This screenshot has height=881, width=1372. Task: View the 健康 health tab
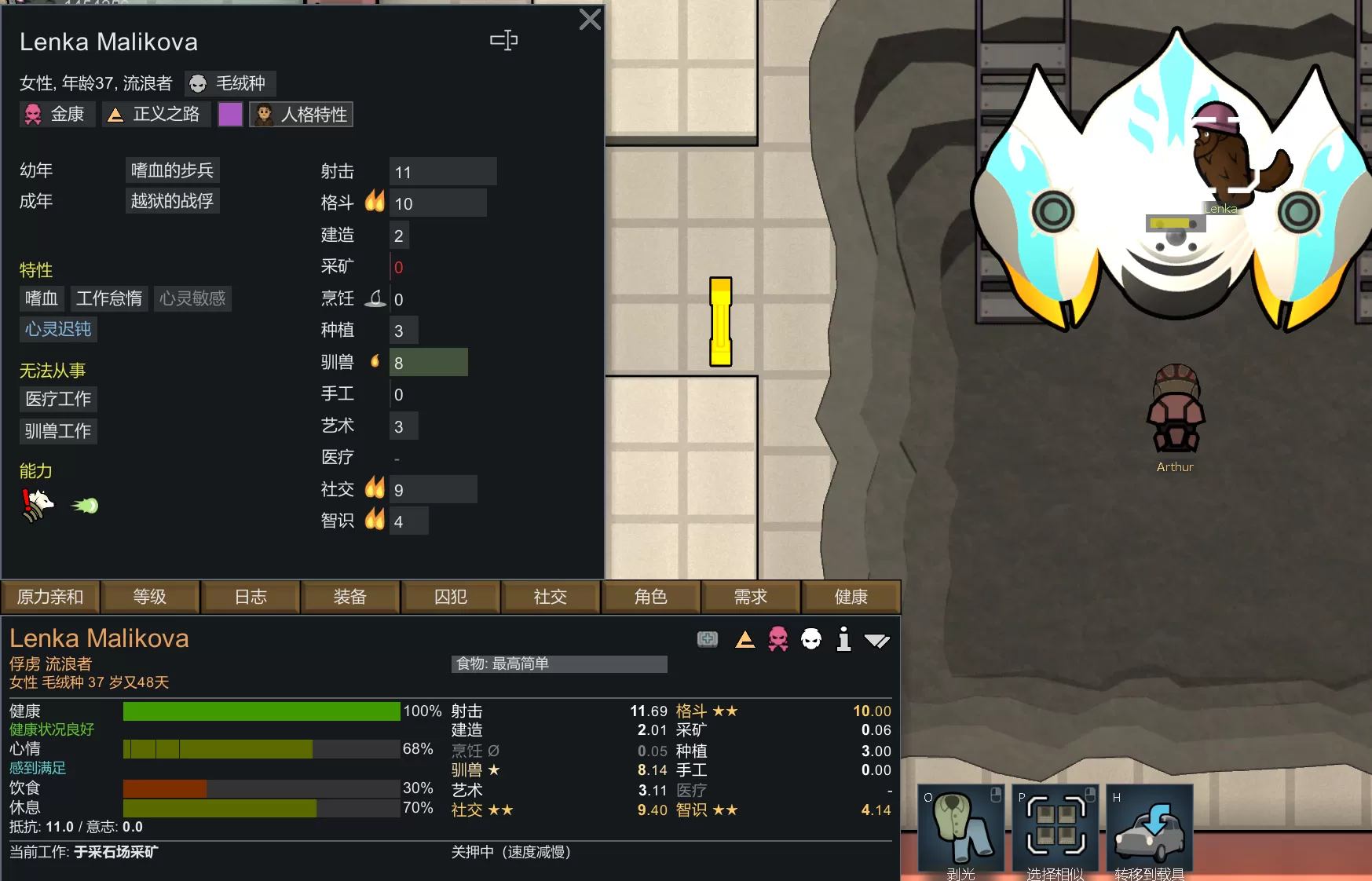tap(851, 597)
